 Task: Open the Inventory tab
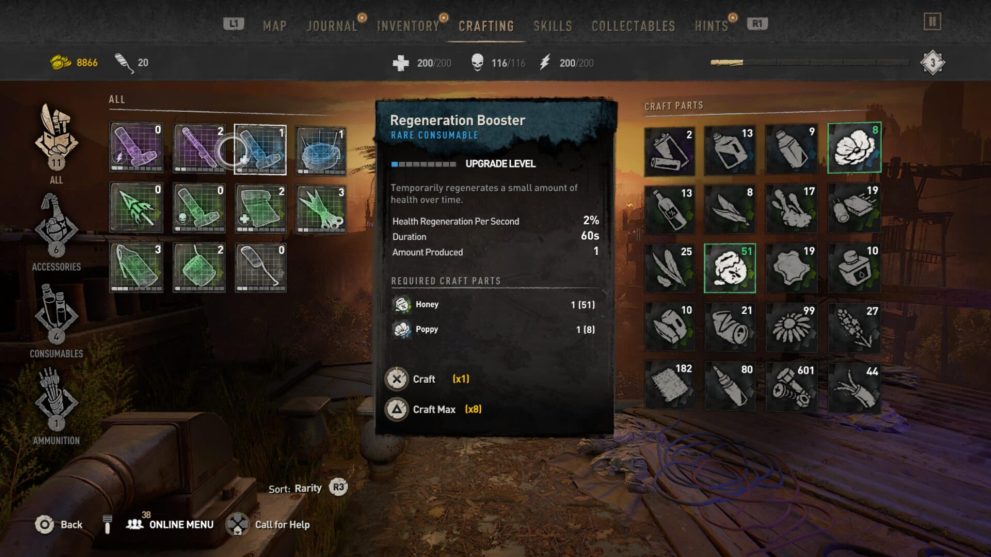point(408,25)
